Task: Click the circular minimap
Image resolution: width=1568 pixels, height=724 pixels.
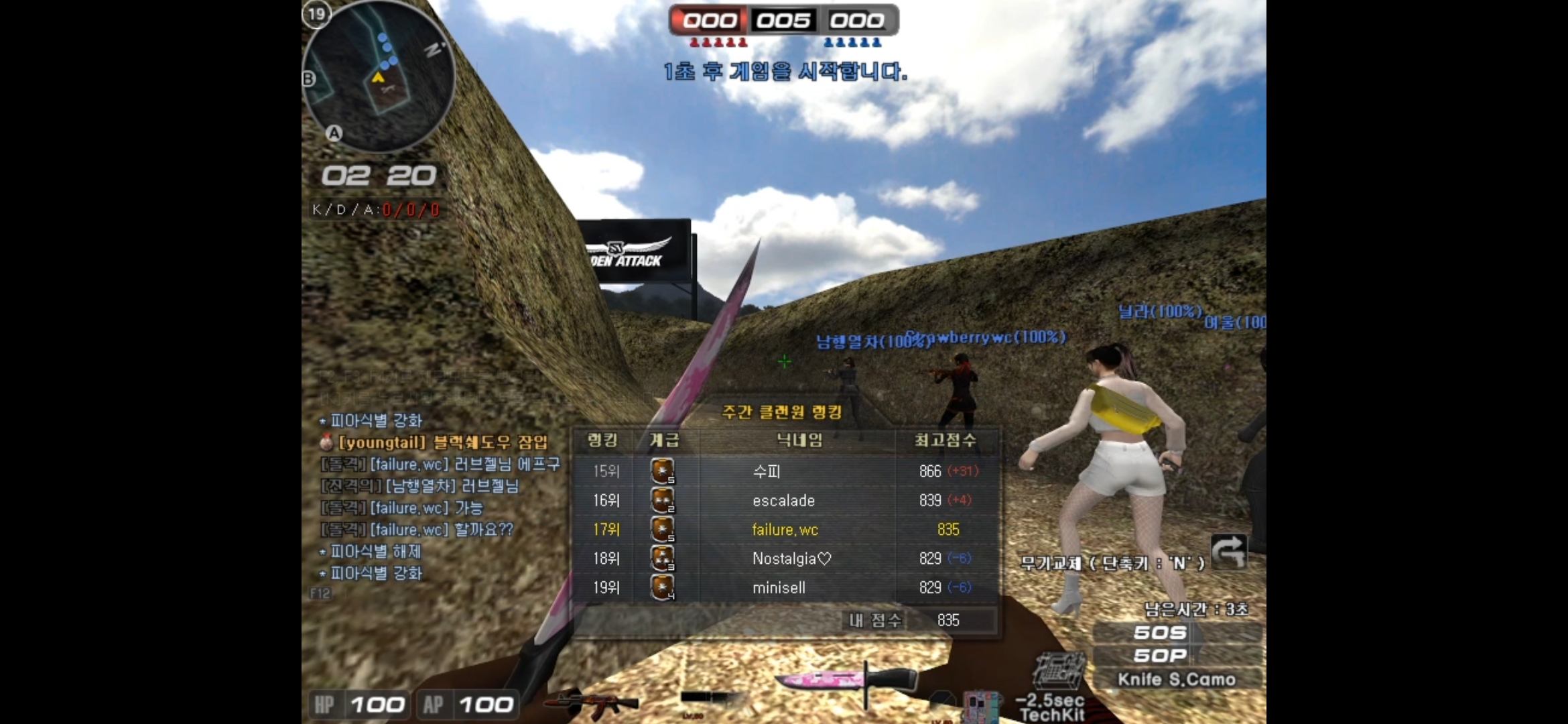Action: click(379, 77)
